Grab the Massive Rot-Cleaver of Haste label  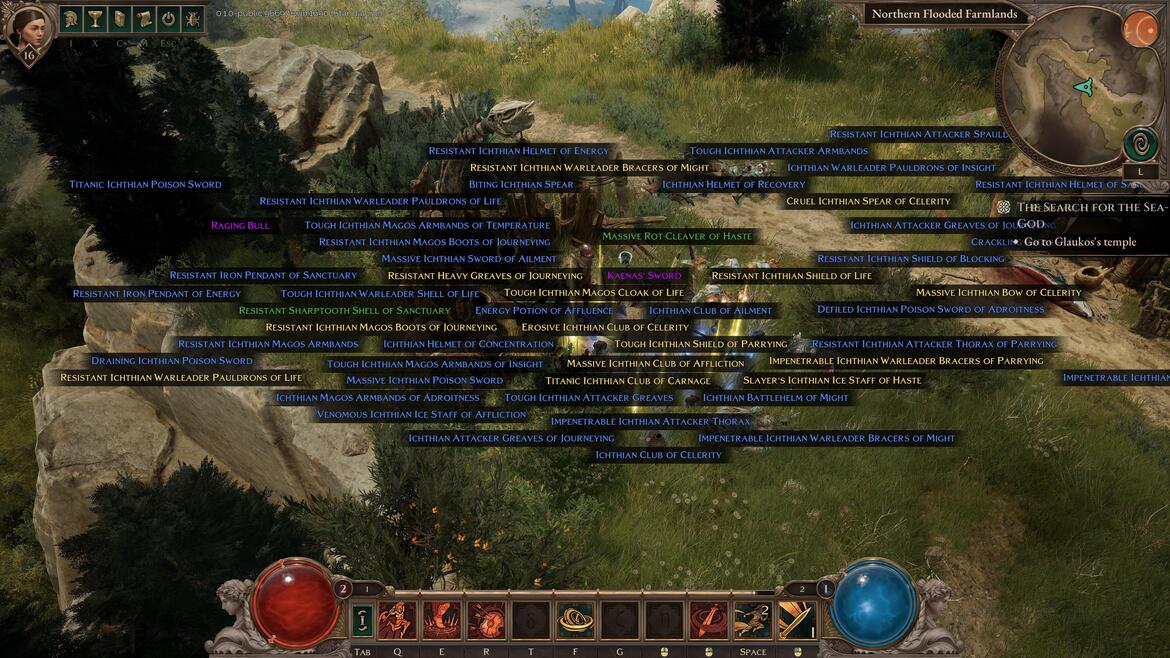pyautogui.click(x=677, y=237)
